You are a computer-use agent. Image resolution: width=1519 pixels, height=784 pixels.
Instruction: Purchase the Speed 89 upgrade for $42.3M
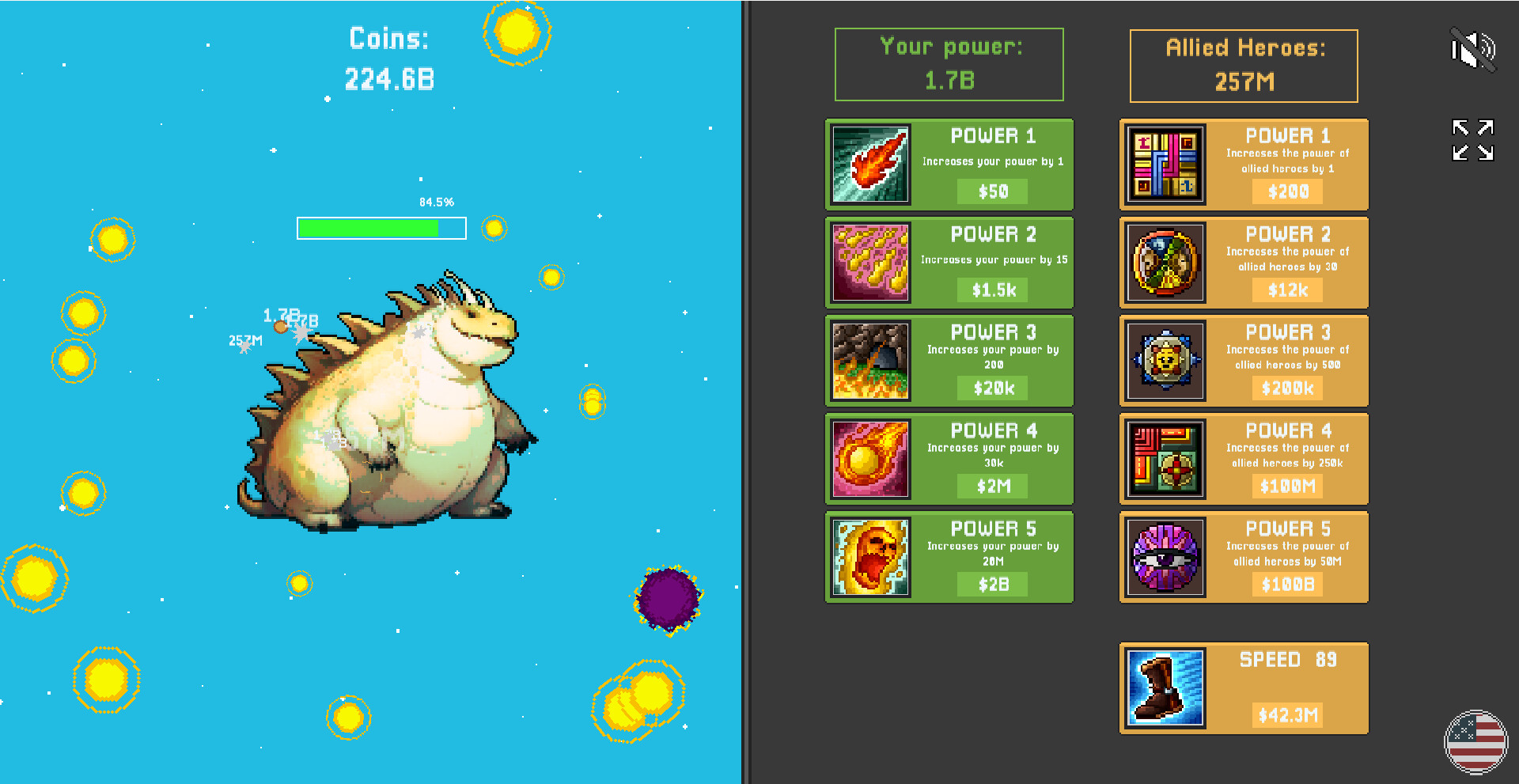(x=1288, y=714)
